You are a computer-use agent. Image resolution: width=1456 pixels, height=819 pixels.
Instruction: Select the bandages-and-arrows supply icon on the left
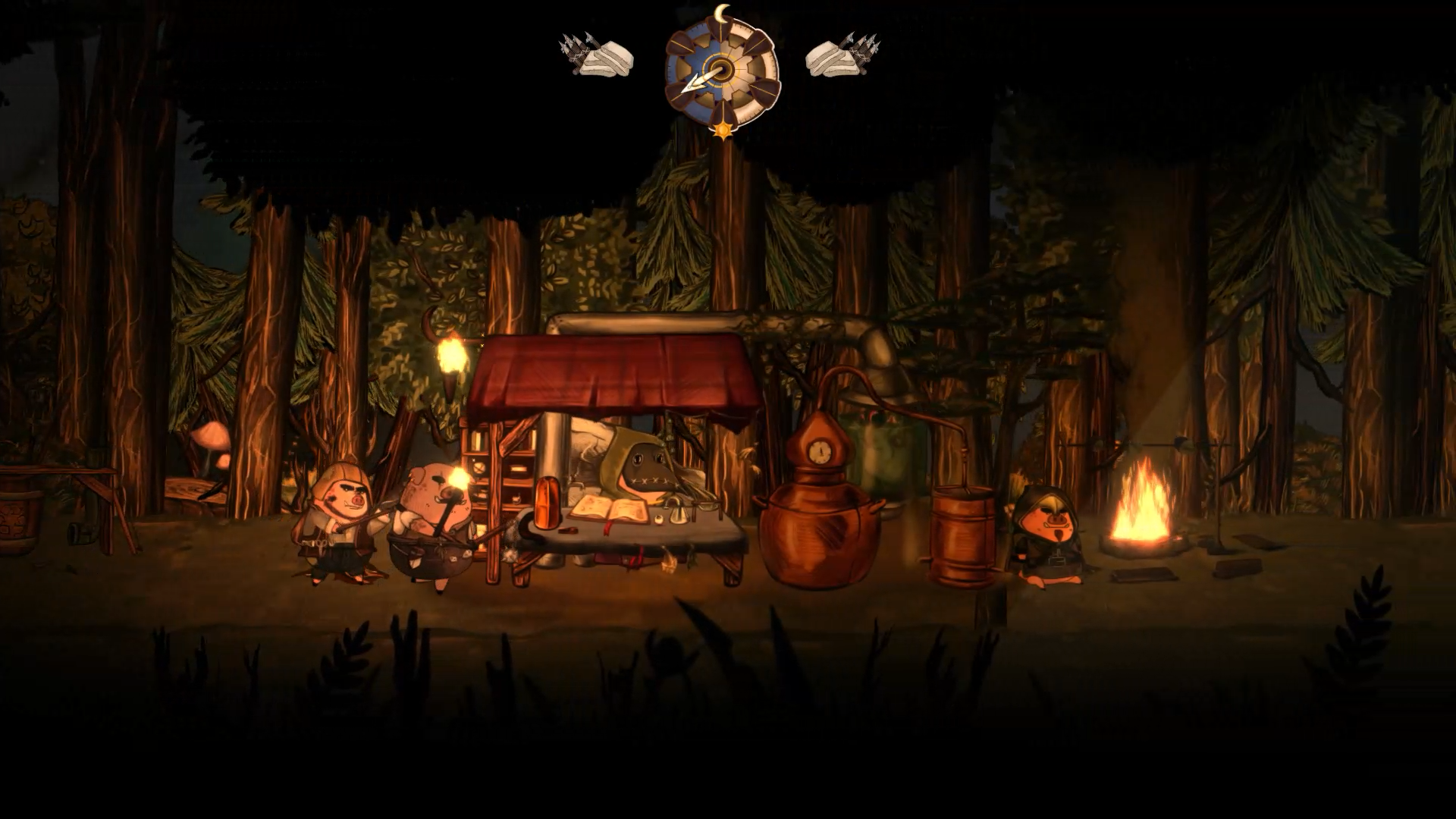click(595, 53)
